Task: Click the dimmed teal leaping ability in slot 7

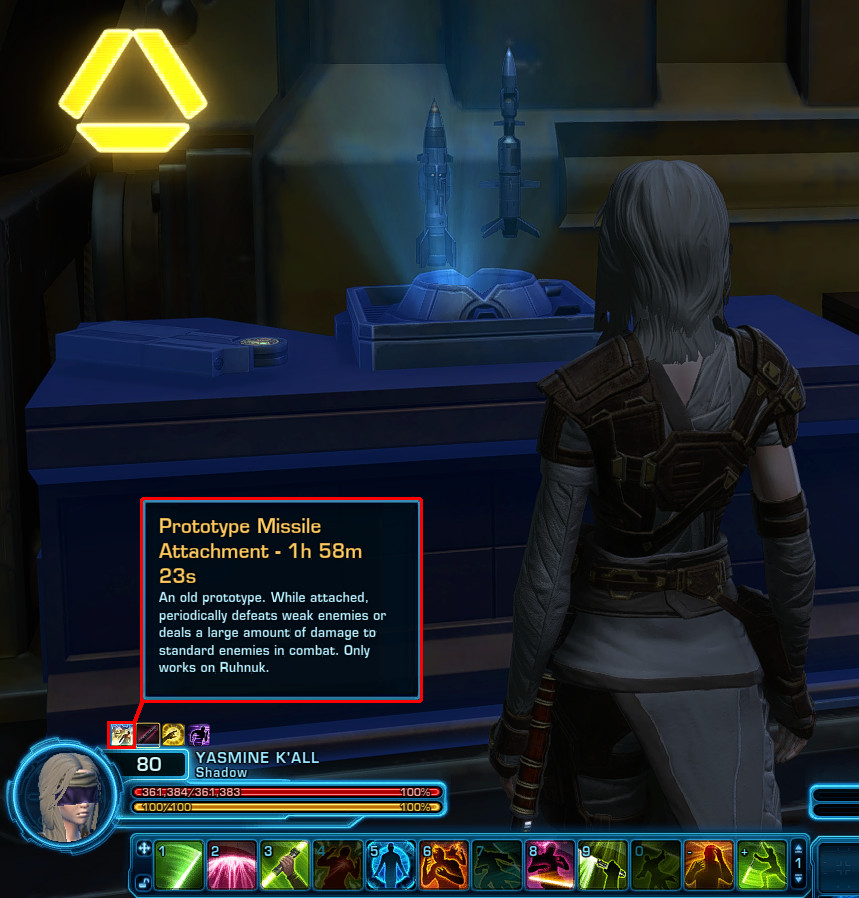Action: (x=497, y=865)
